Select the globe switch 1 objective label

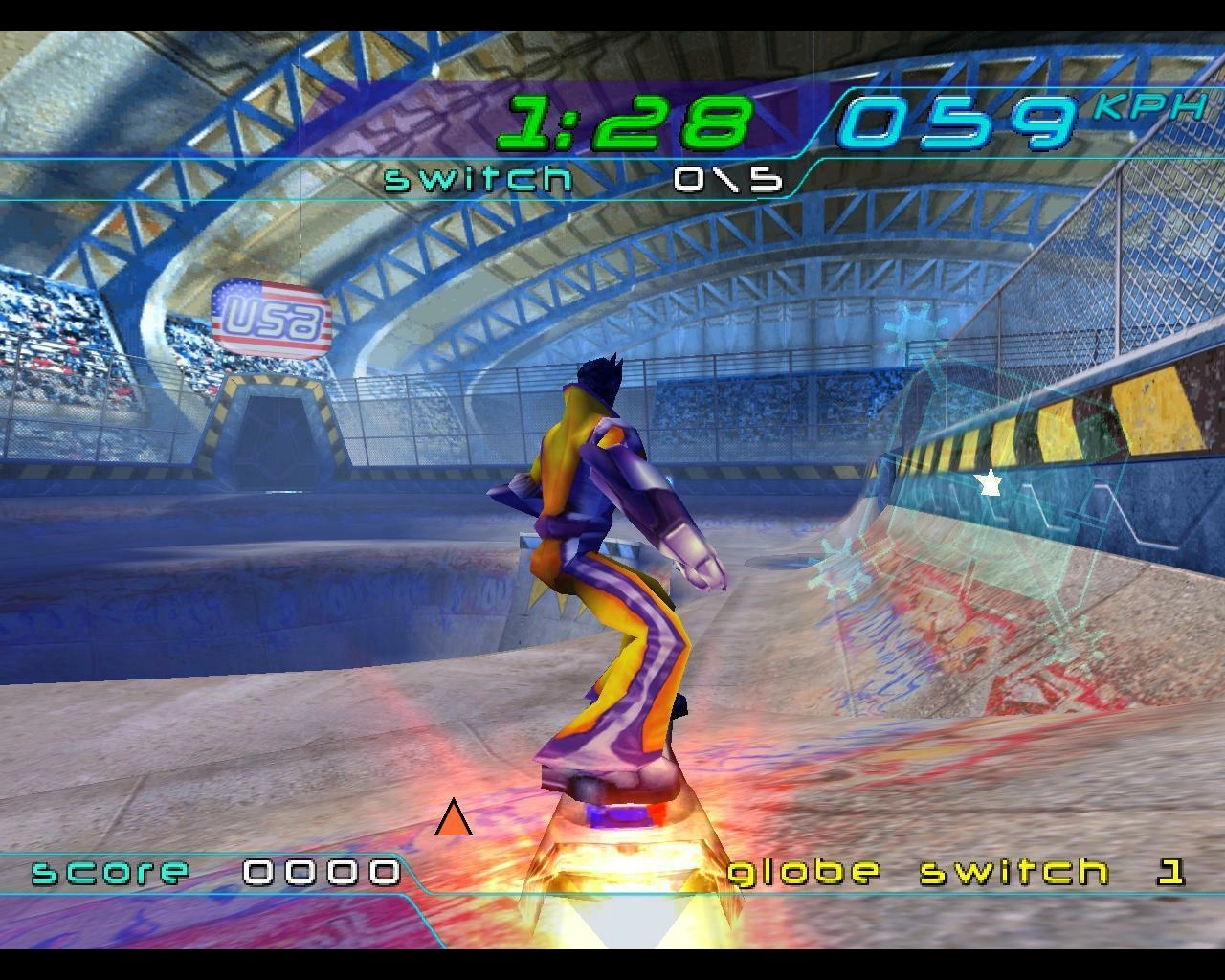point(955,872)
